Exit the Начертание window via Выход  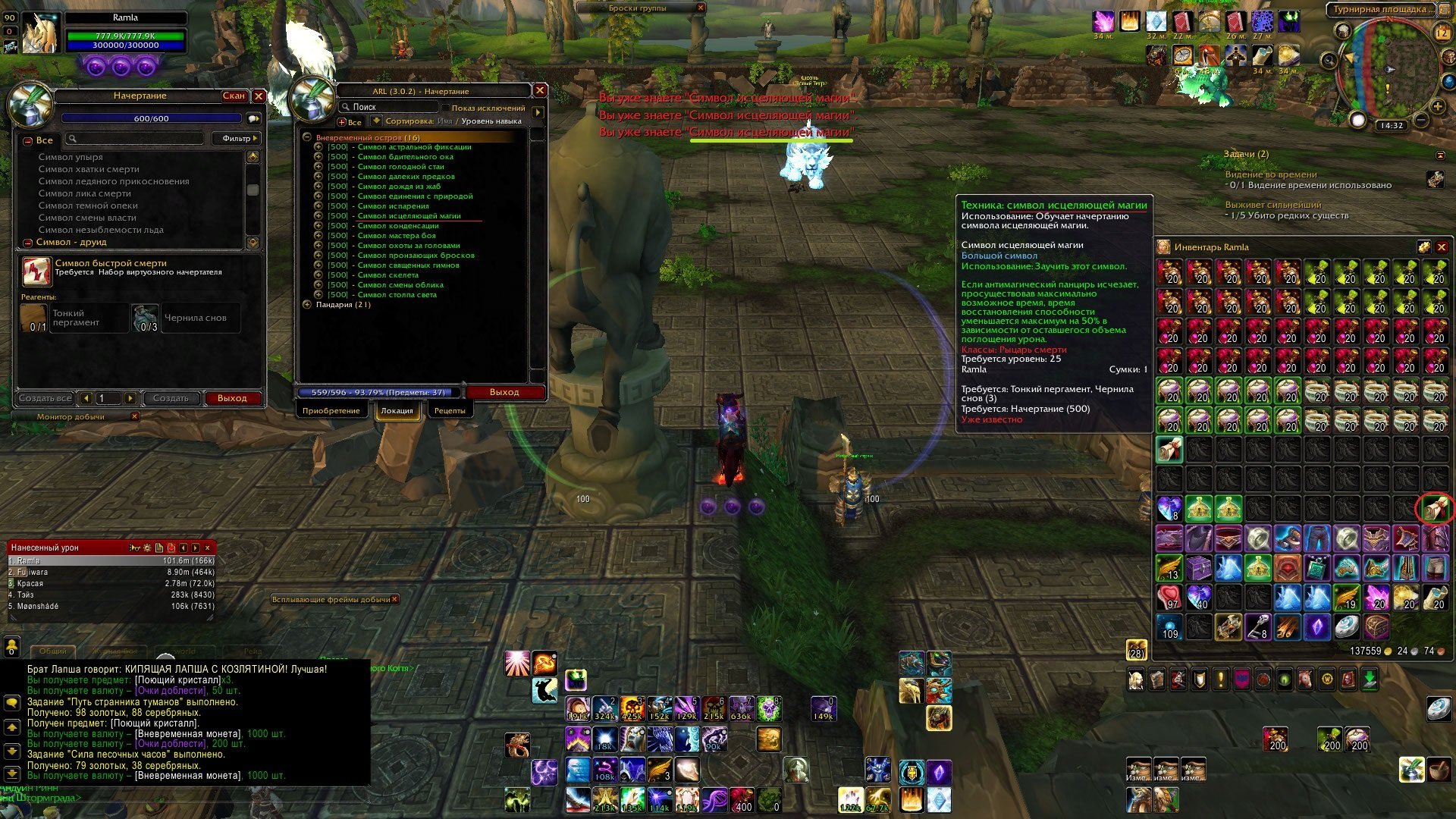(x=232, y=398)
